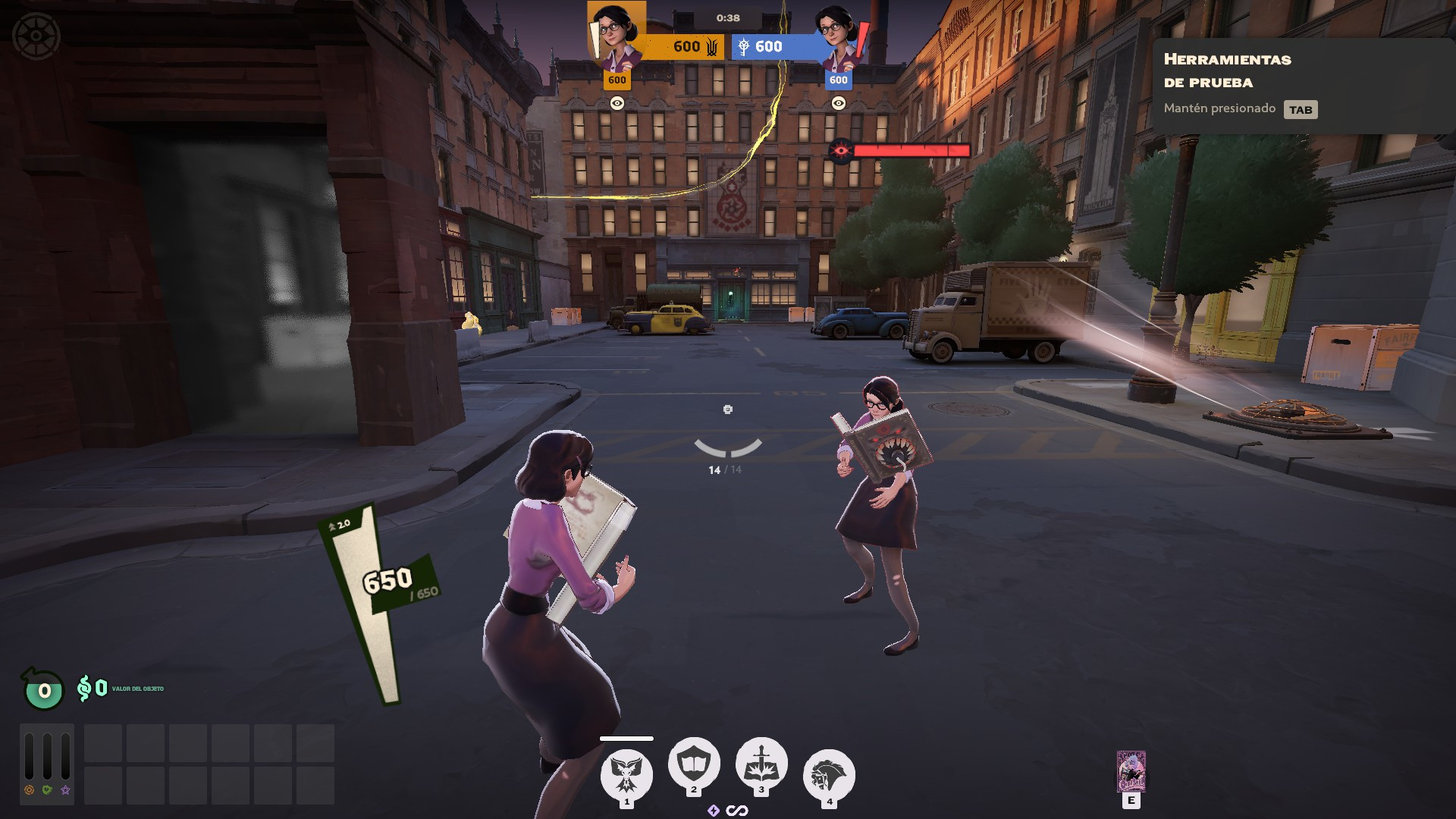Click the green vitality category icon
Viewport: 1456px width, 819px height.
(x=47, y=790)
